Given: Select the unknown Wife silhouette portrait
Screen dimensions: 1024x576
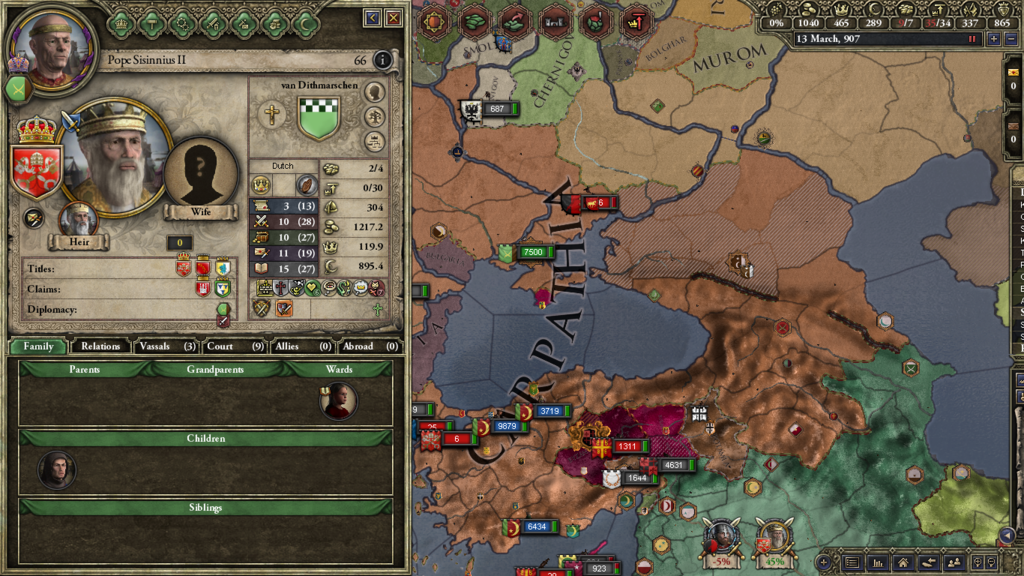Looking at the screenshot, I should coord(201,173).
